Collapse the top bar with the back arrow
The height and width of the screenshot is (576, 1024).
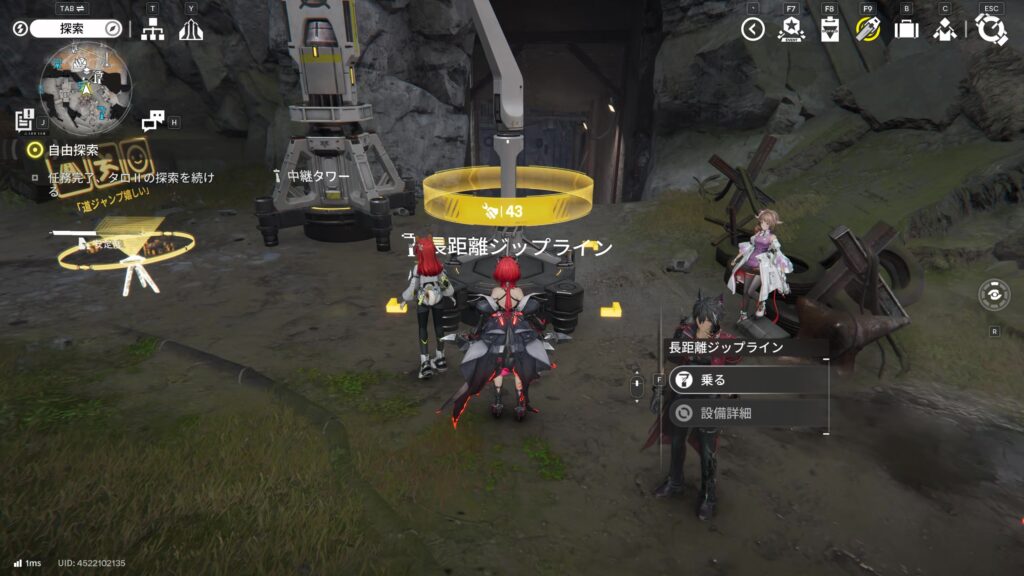[753, 29]
